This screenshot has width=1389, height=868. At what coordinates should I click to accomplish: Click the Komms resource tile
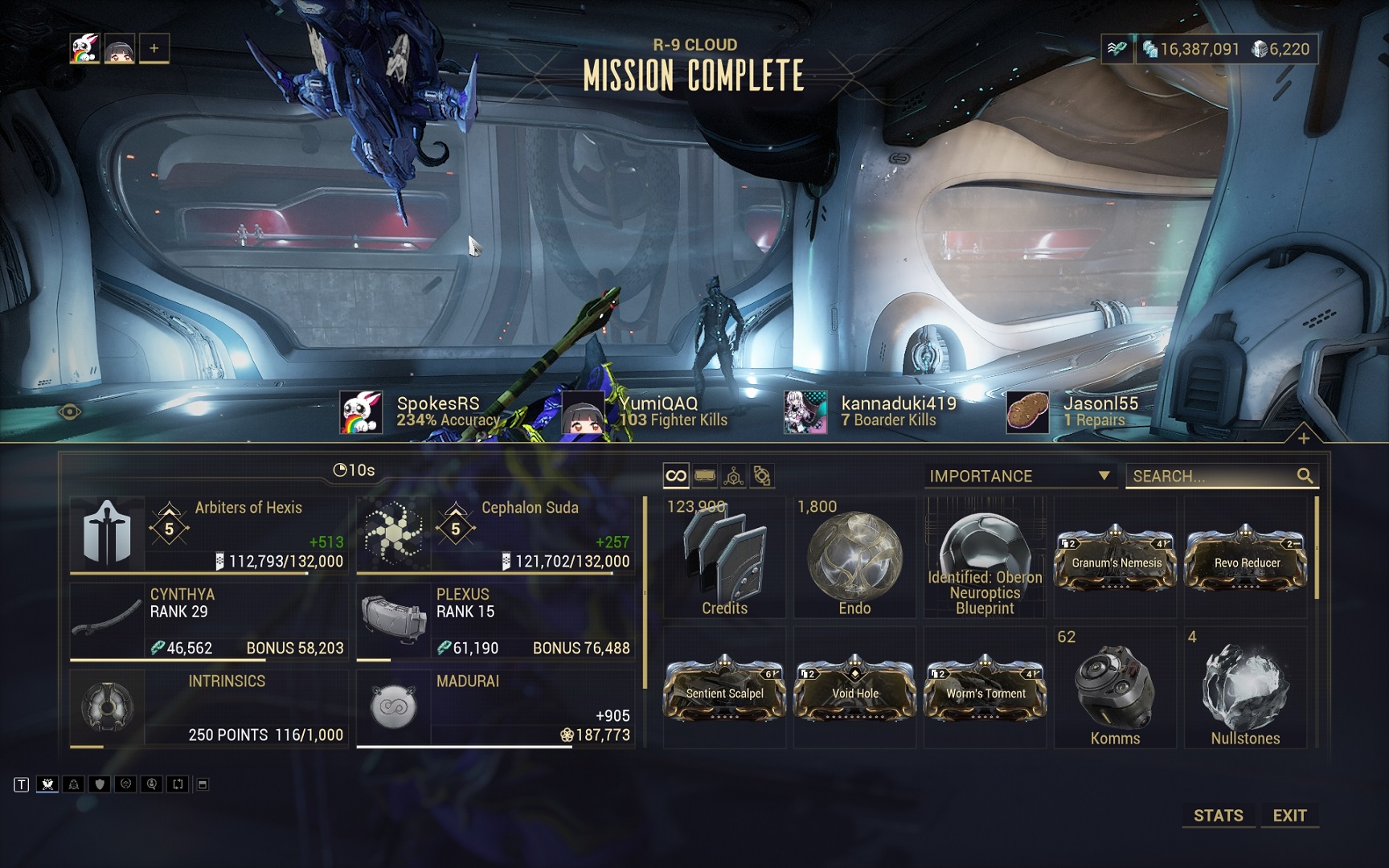(x=1115, y=689)
